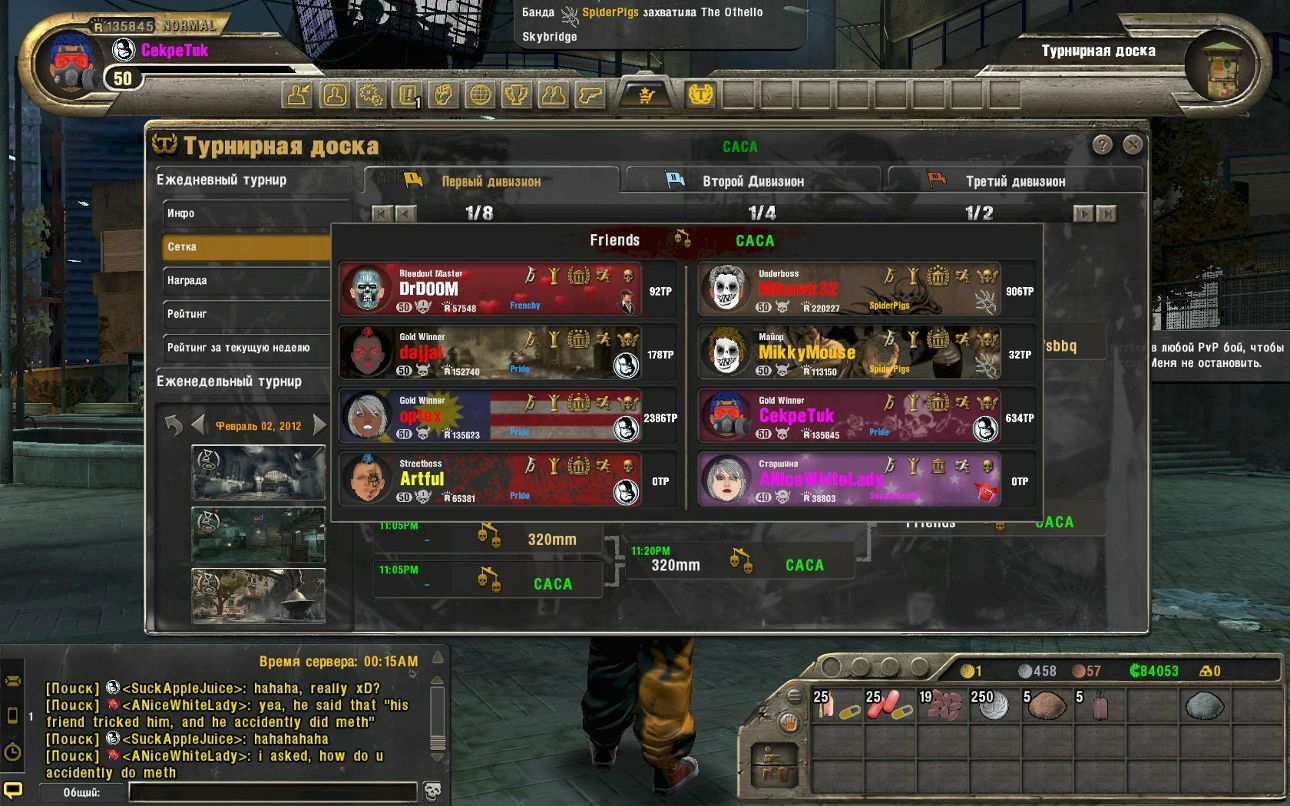Select MikkyMouse's player card
1290x806 pixels.
click(850, 353)
